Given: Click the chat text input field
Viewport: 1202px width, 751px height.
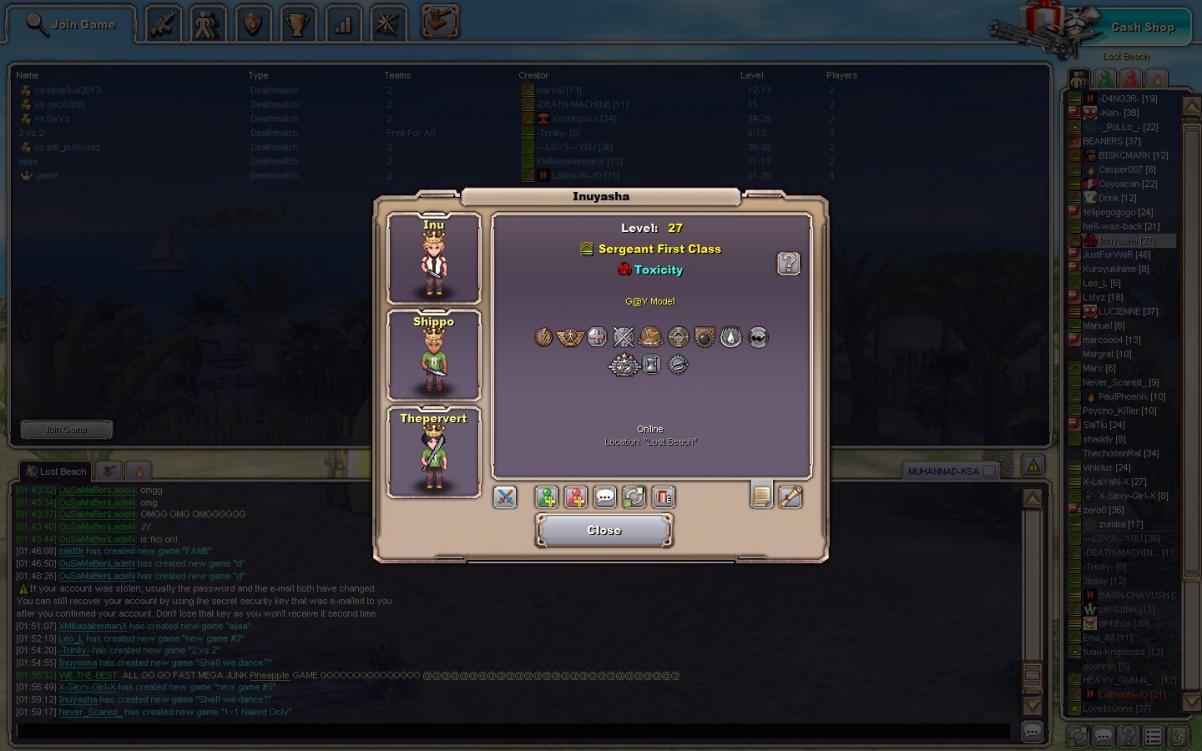Looking at the screenshot, I should (510, 732).
